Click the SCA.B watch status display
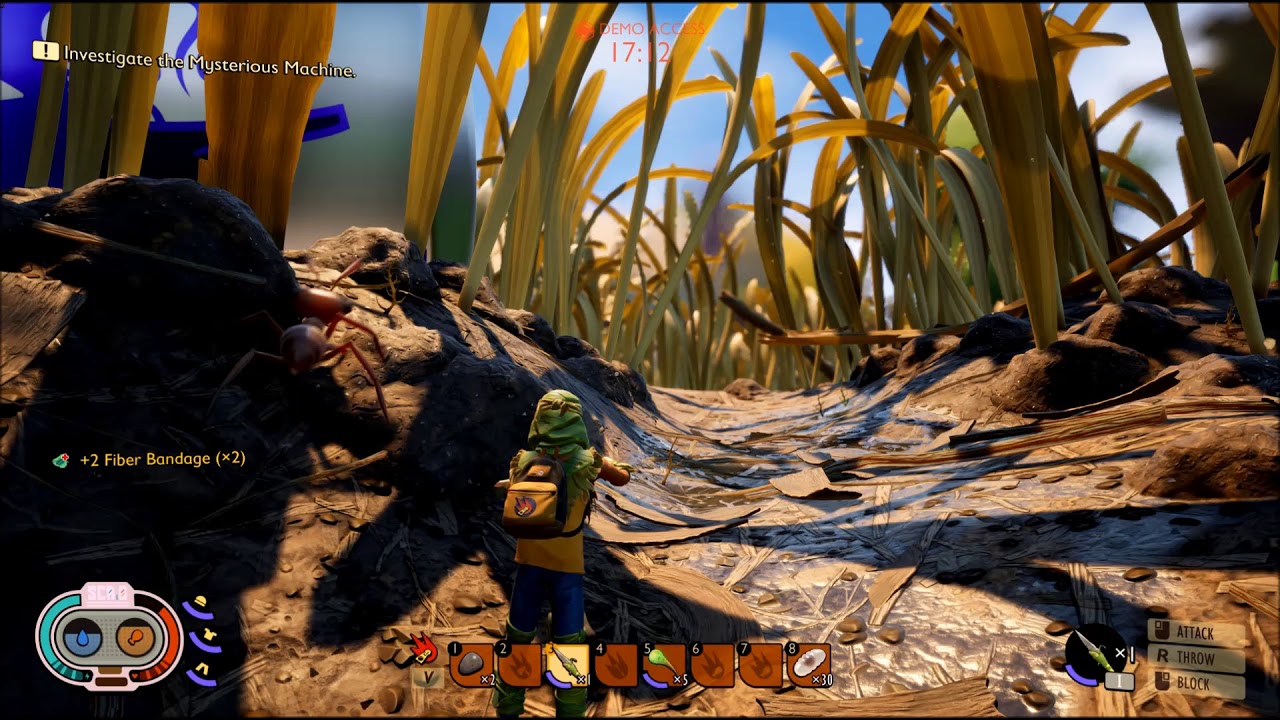This screenshot has height=720, width=1280. 109,636
